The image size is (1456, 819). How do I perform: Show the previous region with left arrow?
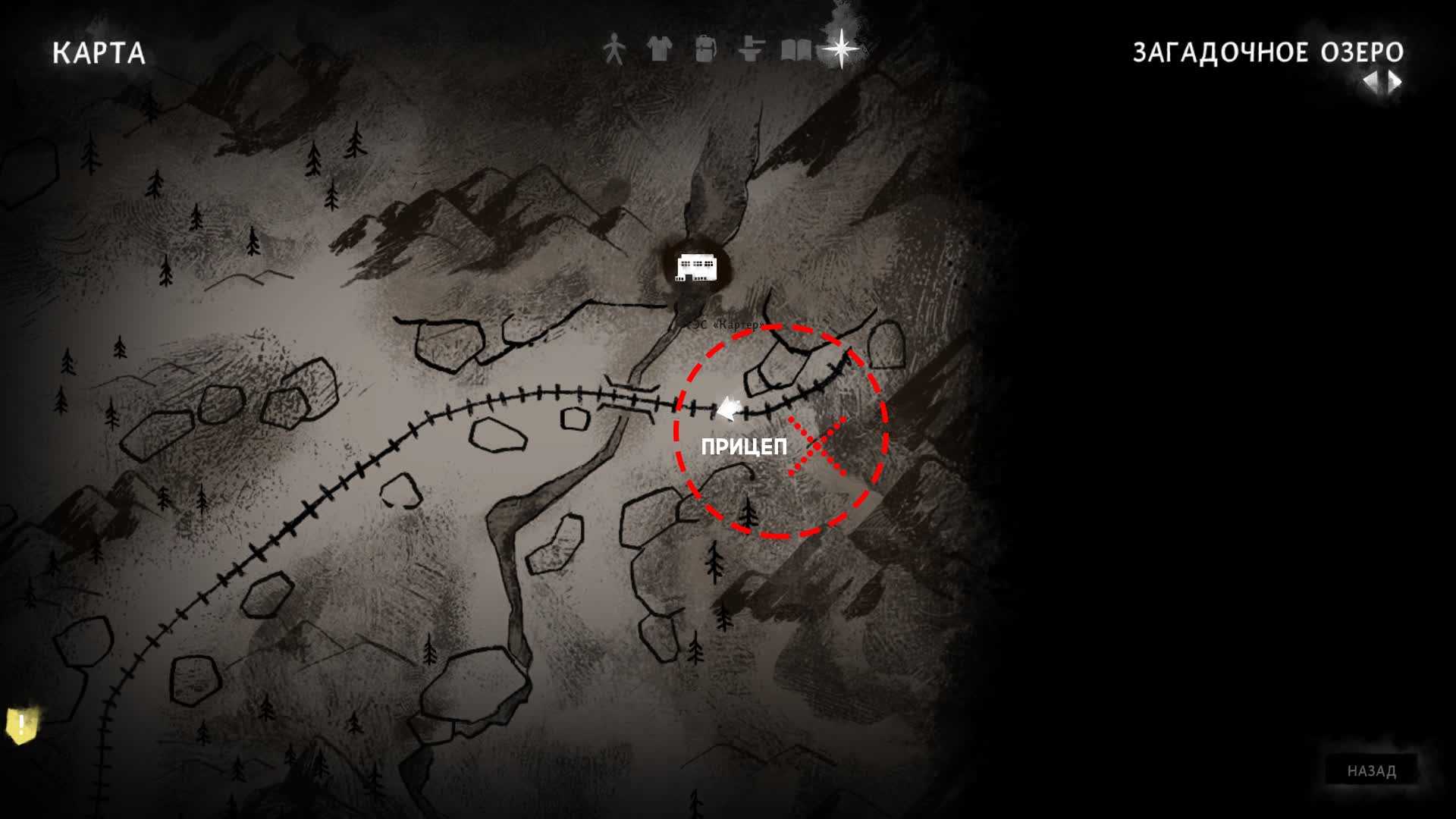(x=1371, y=81)
